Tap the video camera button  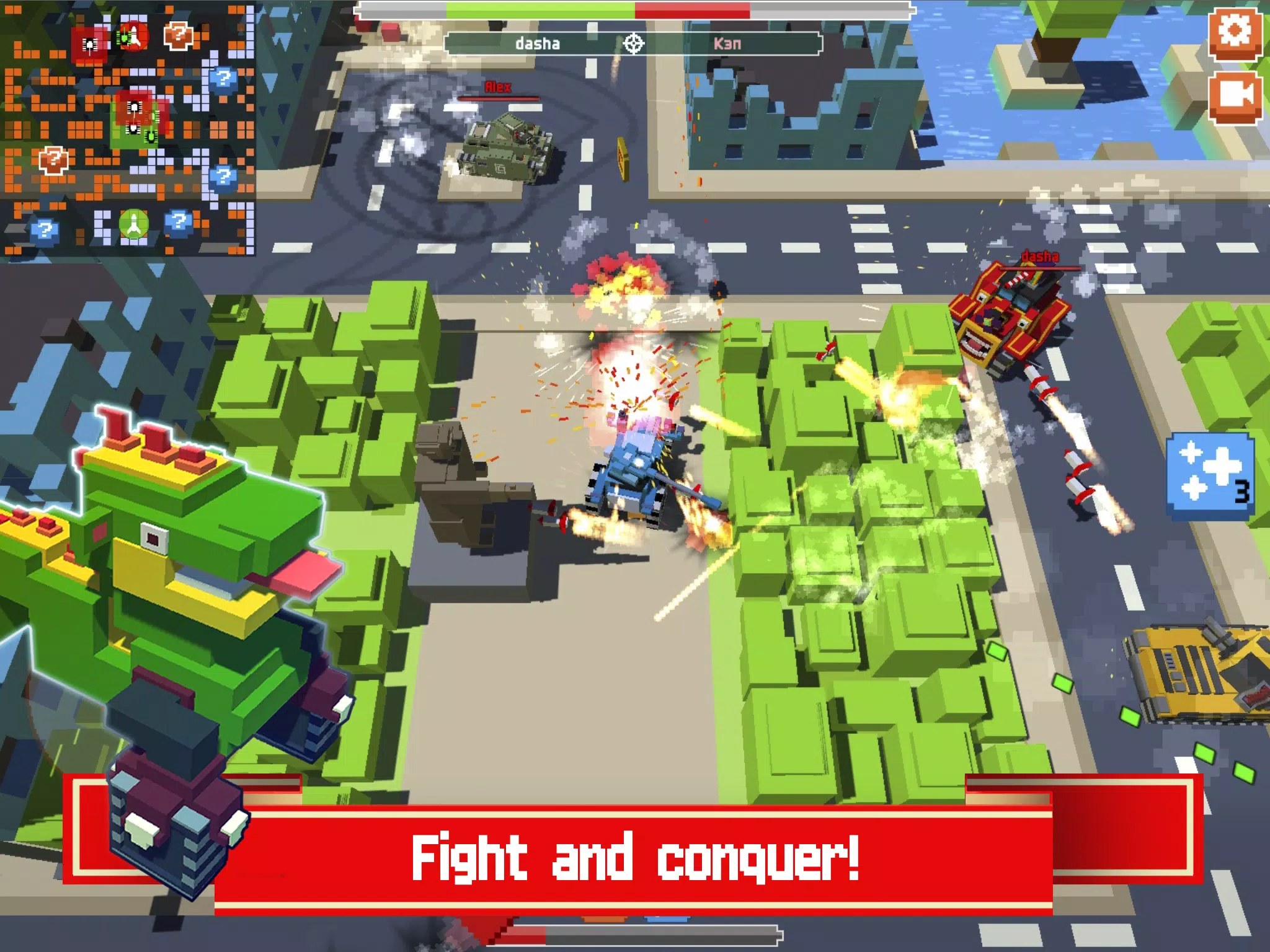[x=1235, y=97]
